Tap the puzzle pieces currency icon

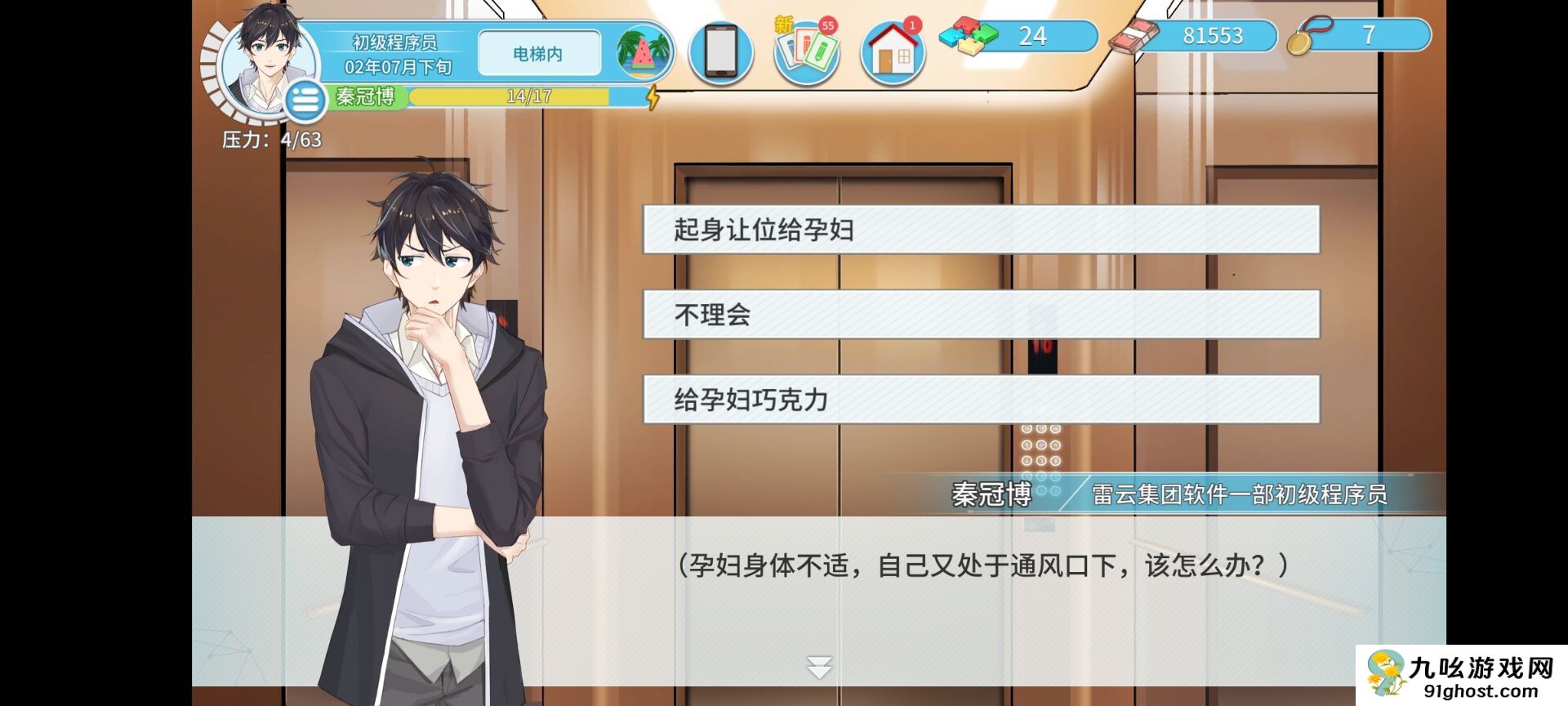coord(968,37)
